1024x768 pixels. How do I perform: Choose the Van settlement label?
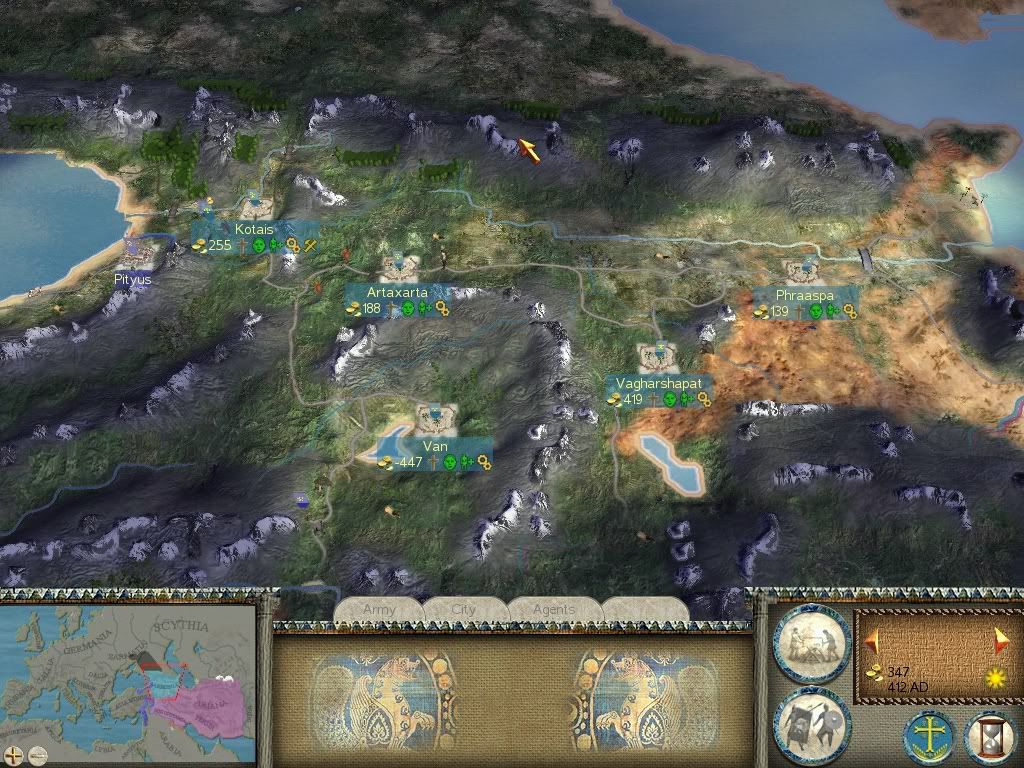[434, 446]
